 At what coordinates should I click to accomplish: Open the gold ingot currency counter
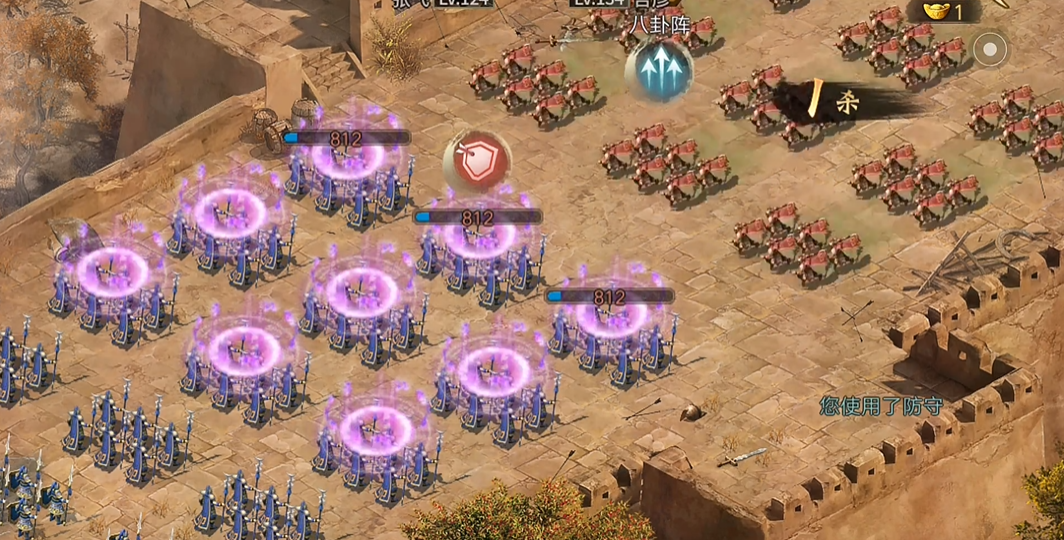point(943,11)
